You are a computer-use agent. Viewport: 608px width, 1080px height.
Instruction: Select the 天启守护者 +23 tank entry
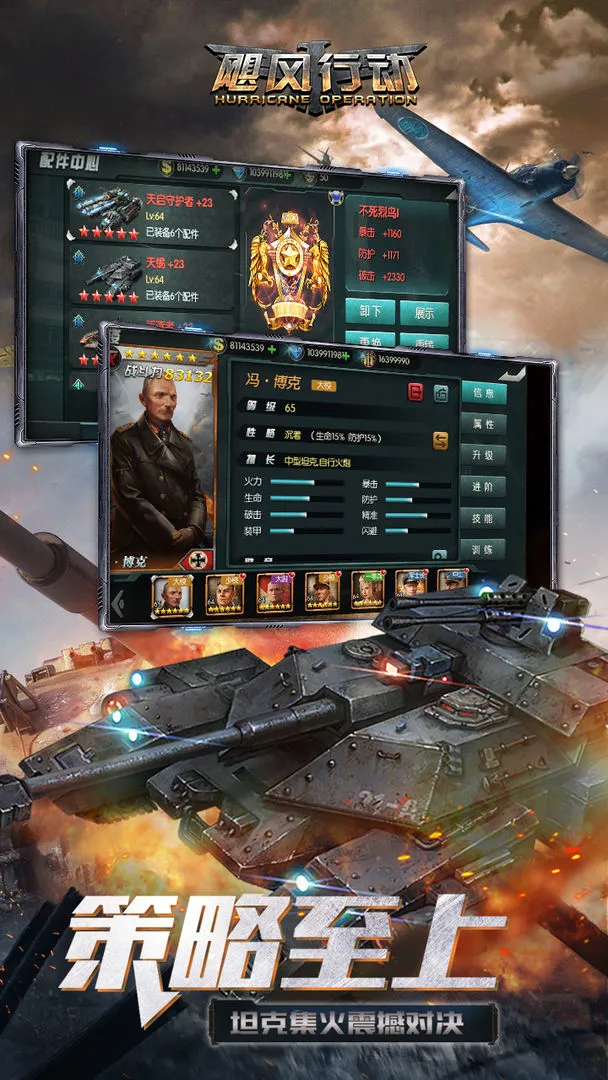152,216
